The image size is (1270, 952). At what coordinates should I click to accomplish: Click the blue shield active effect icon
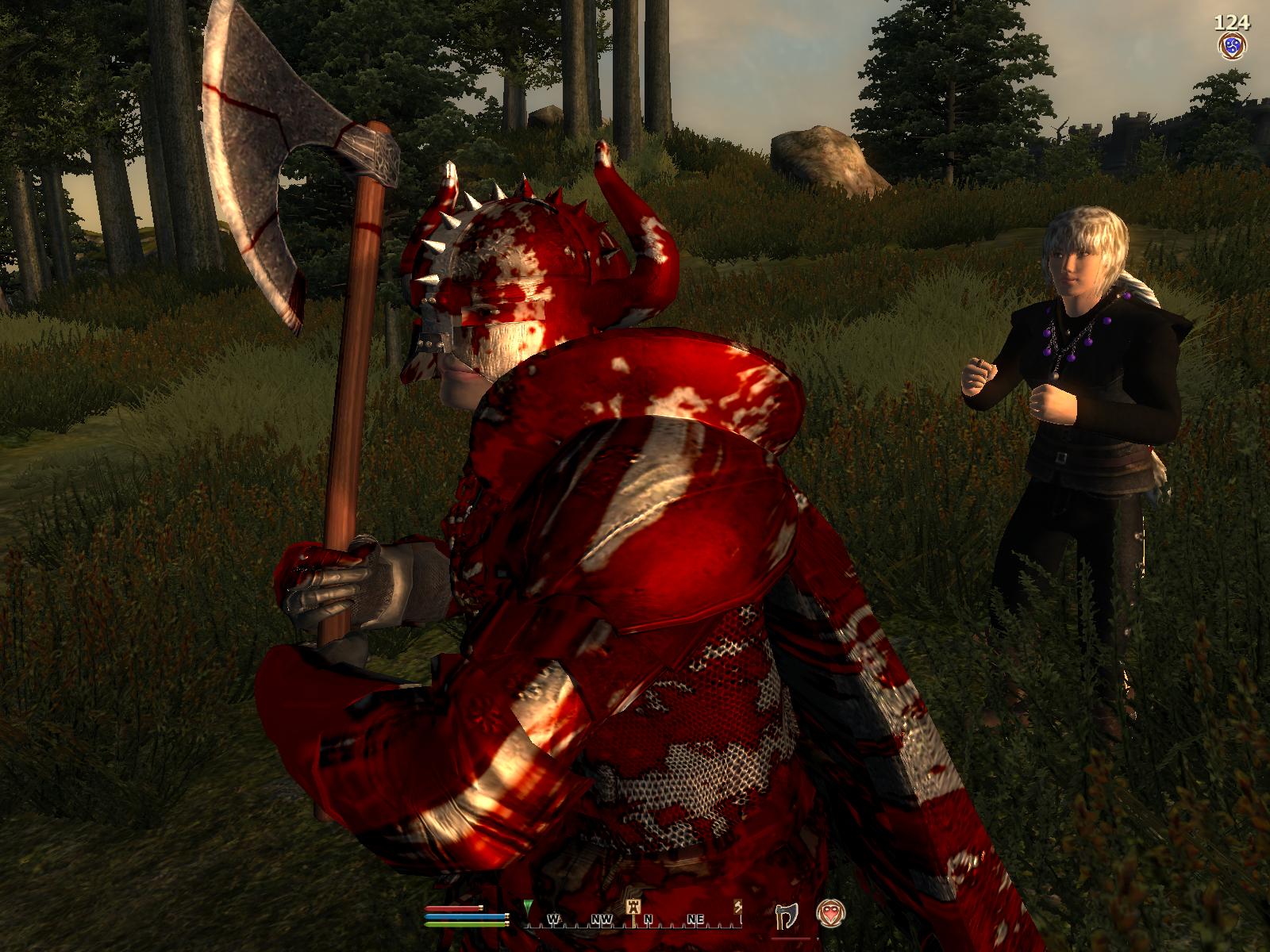[x=1231, y=44]
